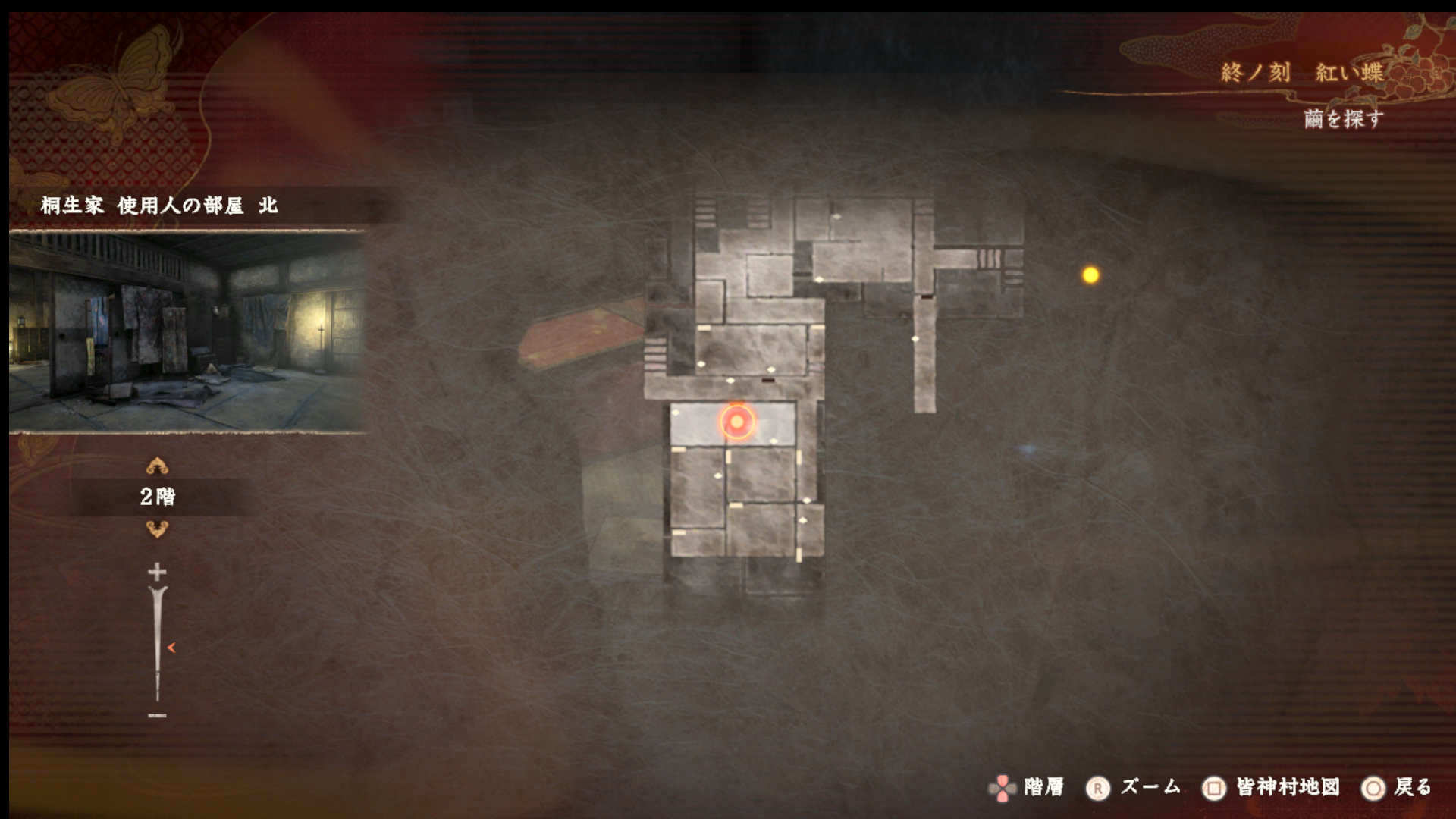Click the 繭を探す objective text
1456x819 pixels.
tap(1343, 119)
